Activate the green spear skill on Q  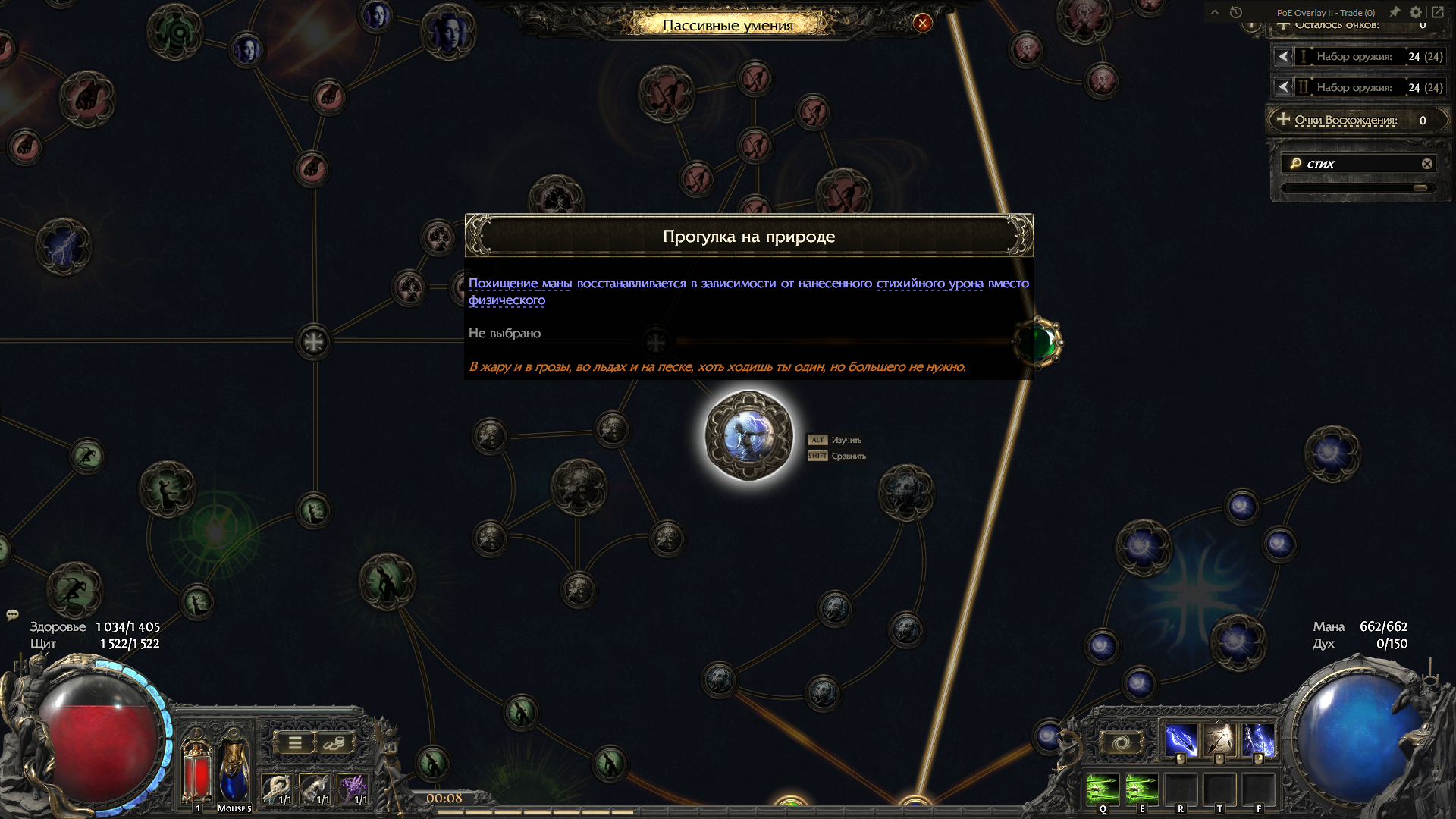[1103, 790]
